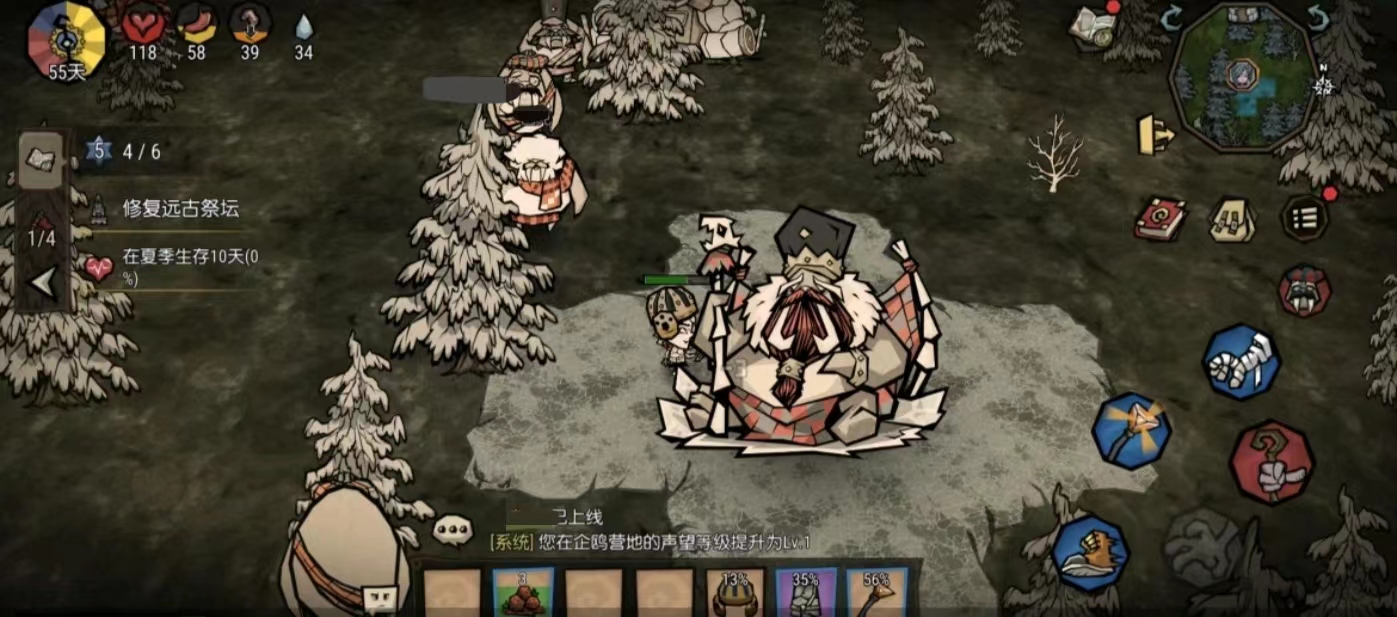Open the map book icon with red dot
The width and height of the screenshot is (1397, 617).
1092,26
